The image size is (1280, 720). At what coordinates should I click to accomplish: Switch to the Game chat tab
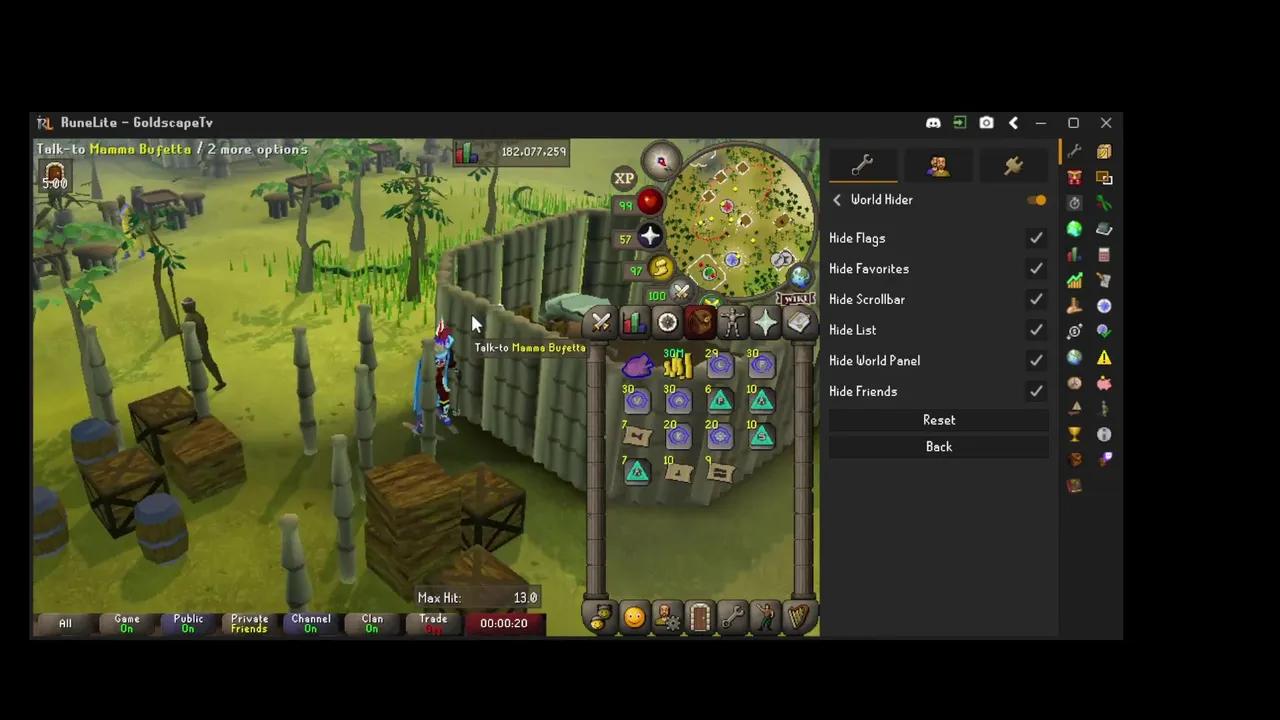[x=126, y=622]
